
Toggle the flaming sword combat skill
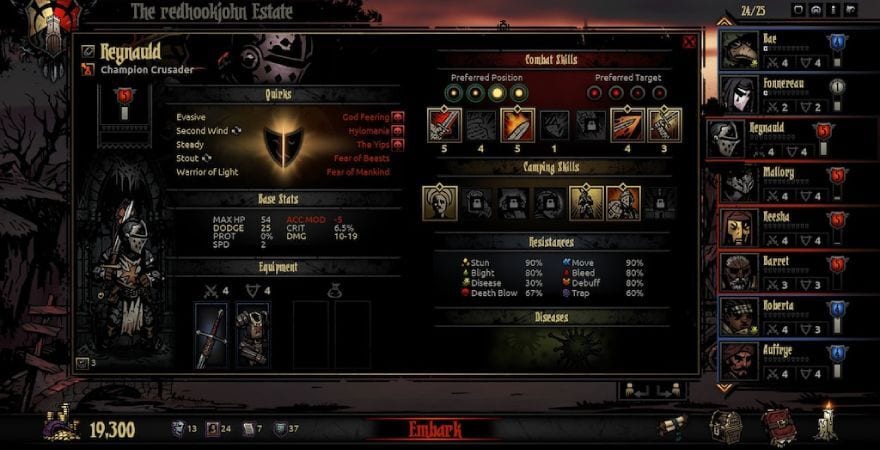coord(518,125)
